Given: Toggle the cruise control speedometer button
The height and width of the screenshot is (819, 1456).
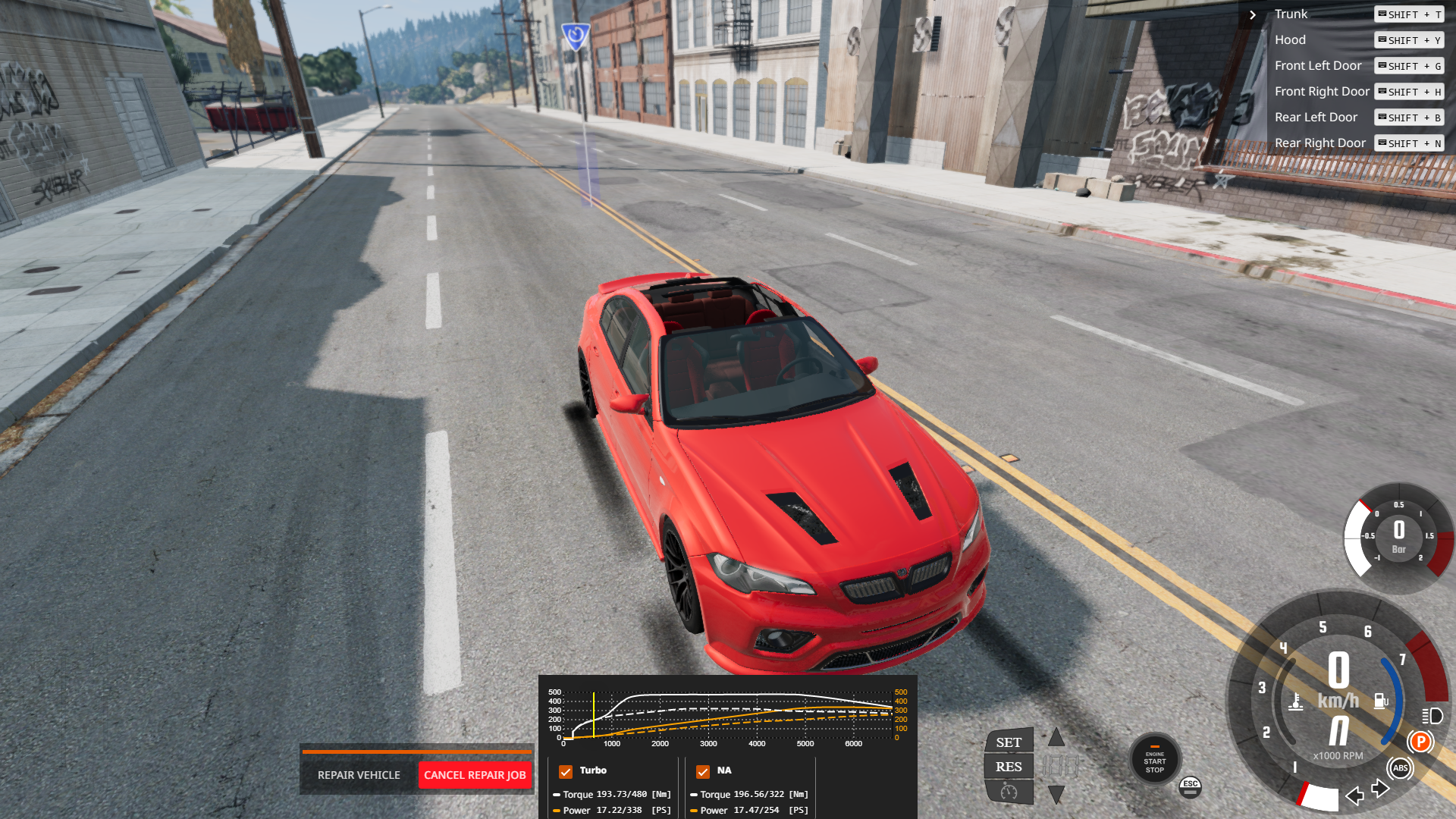Looking at the screenshot, I should (1009, 792).
